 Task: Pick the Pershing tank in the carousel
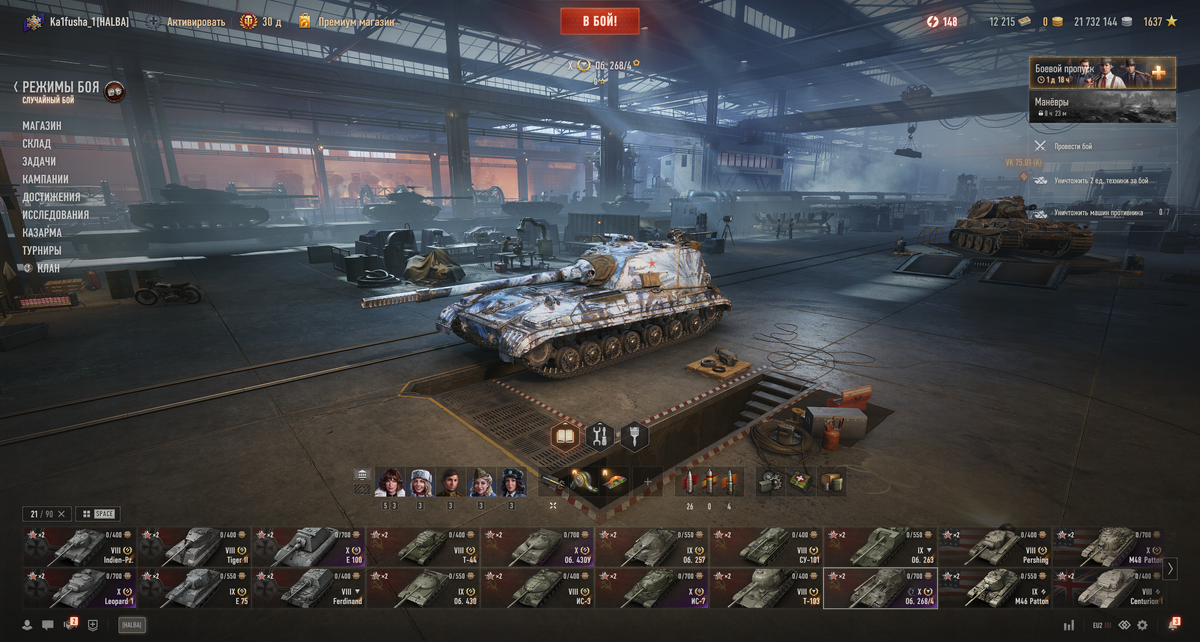[x=996, y=548]
